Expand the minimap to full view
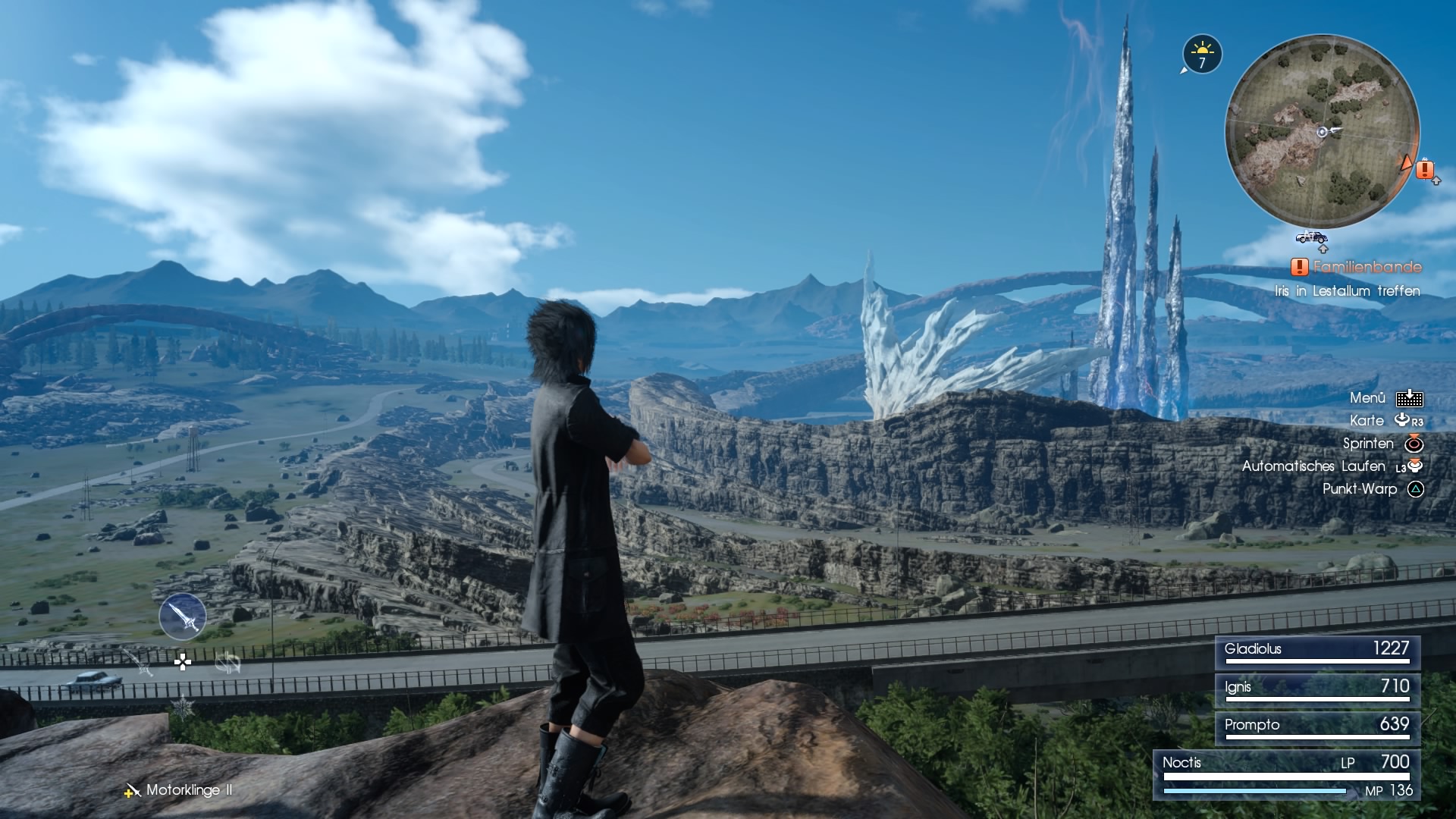 pos(1323,131)
